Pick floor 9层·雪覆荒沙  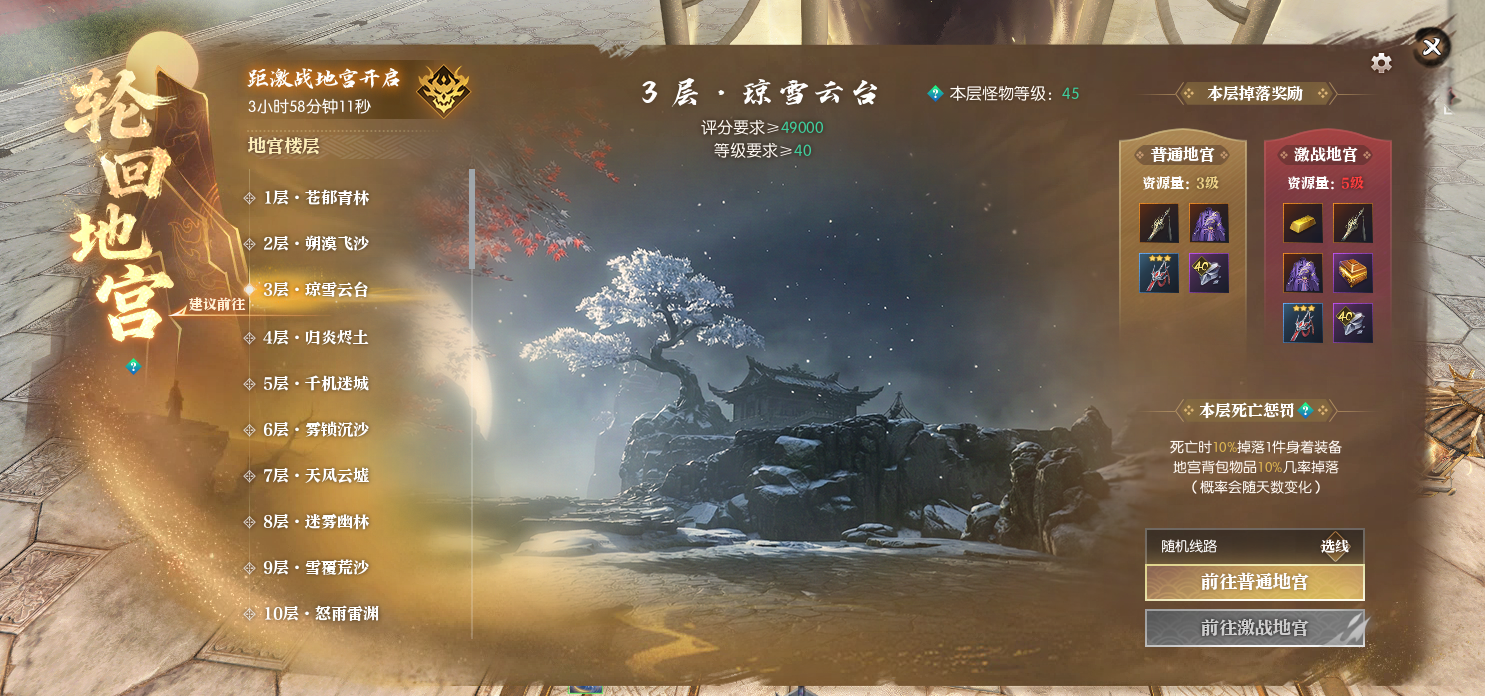pyautogui.click(x=316, y=568)
